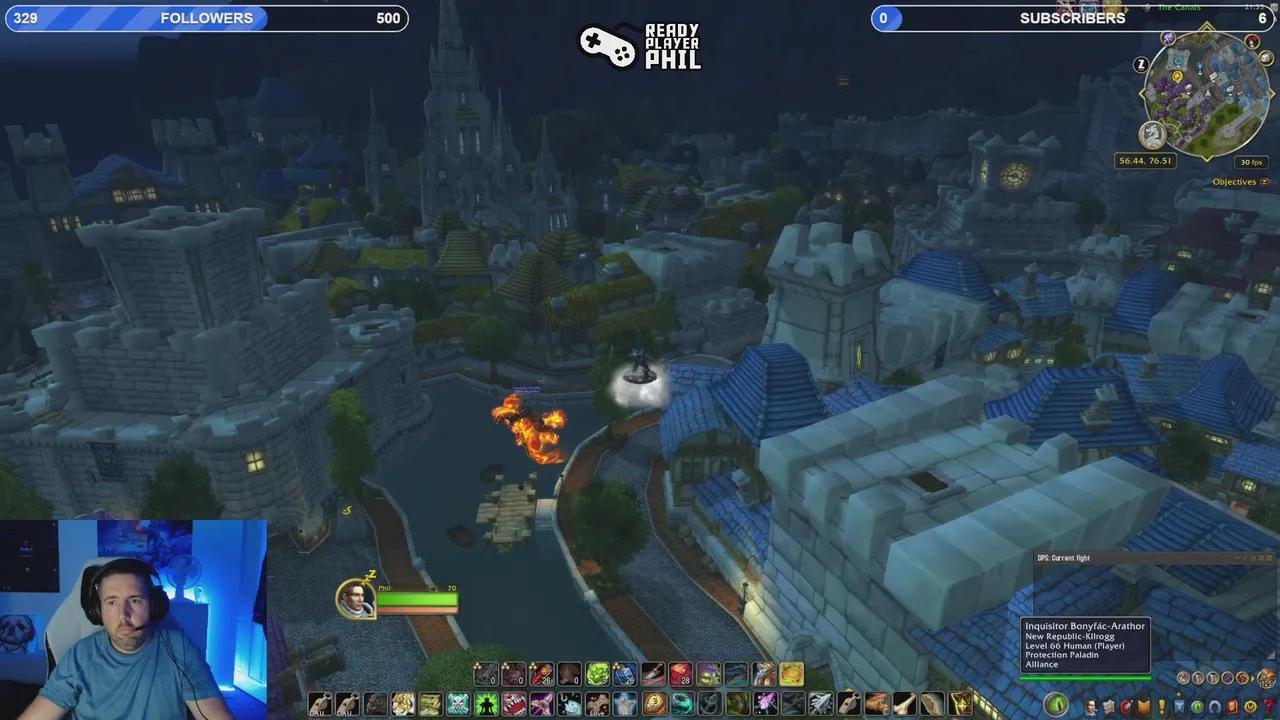Click the purple tracking icon on the minimap
Image resolution: width=1280 pixels, height=720 pixels.
point(1167,37)
